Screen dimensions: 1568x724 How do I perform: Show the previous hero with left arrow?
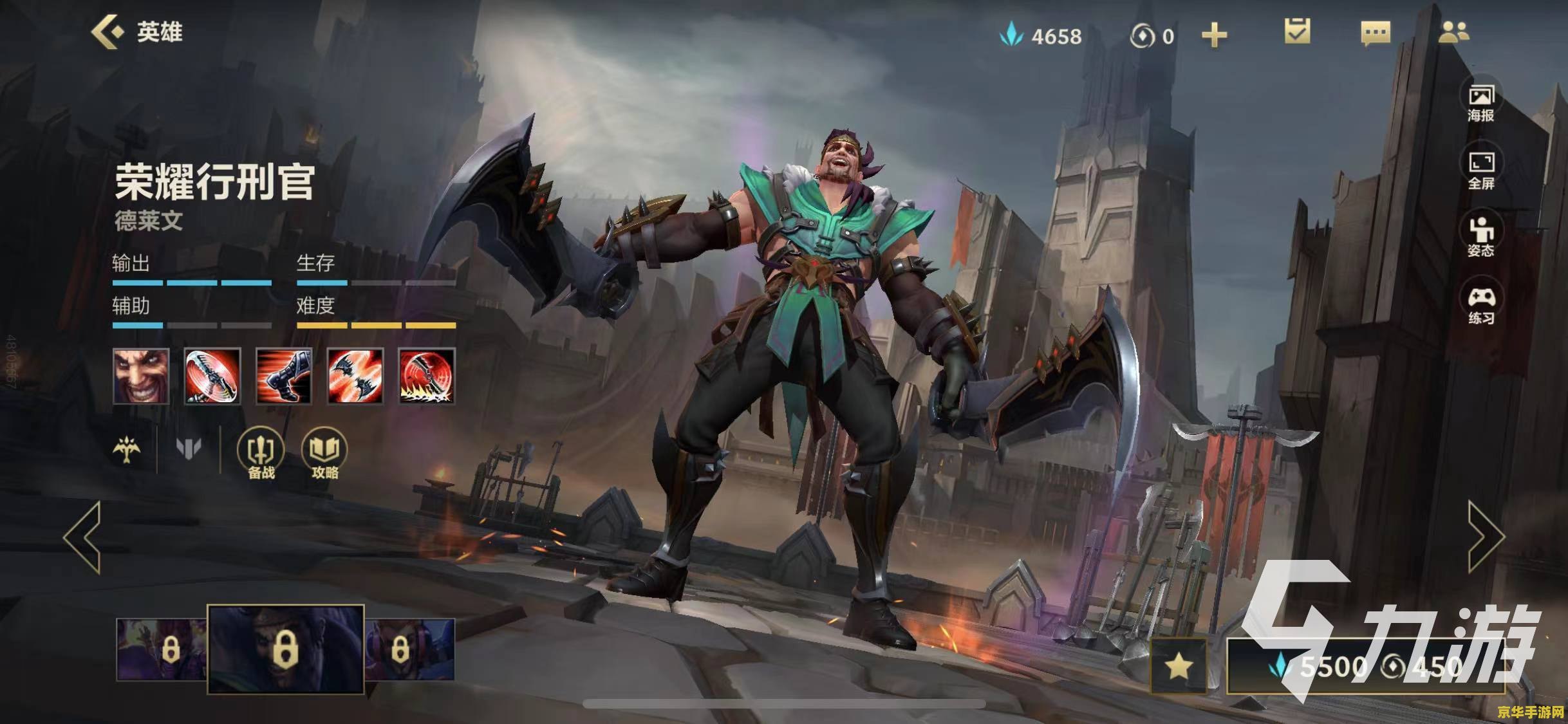pos(84,537)
